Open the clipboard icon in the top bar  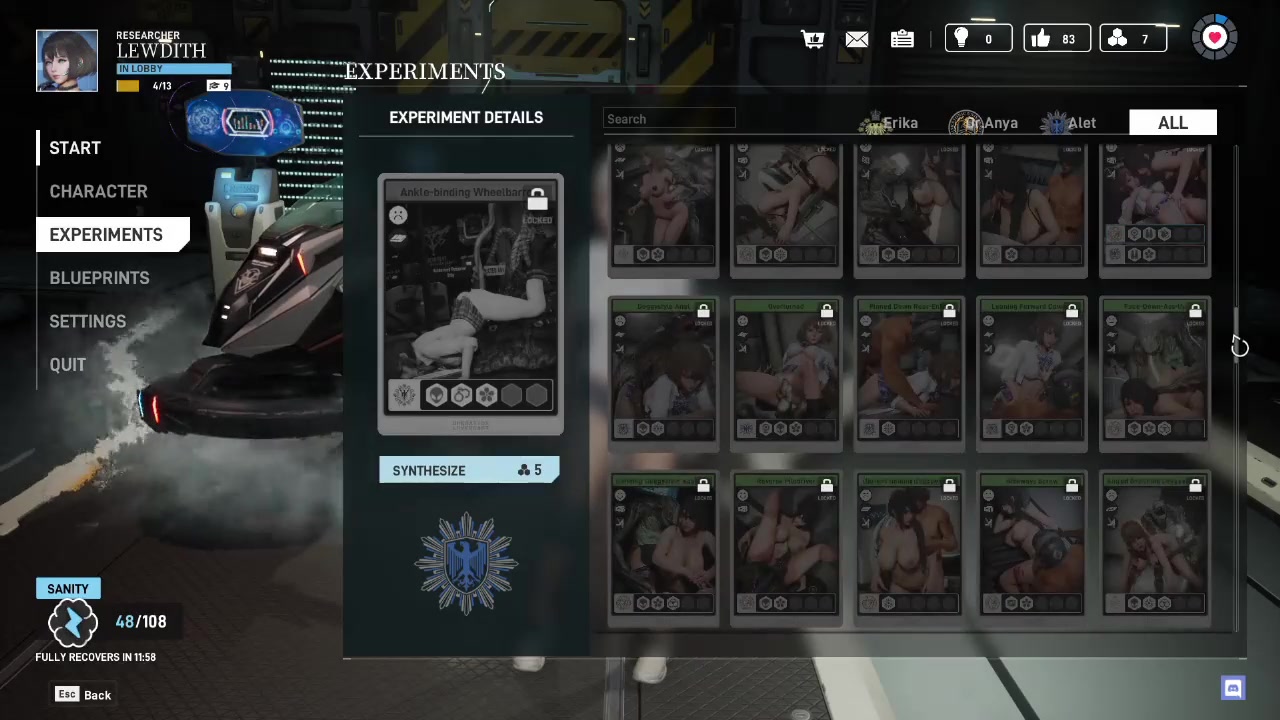coord(902,39)
